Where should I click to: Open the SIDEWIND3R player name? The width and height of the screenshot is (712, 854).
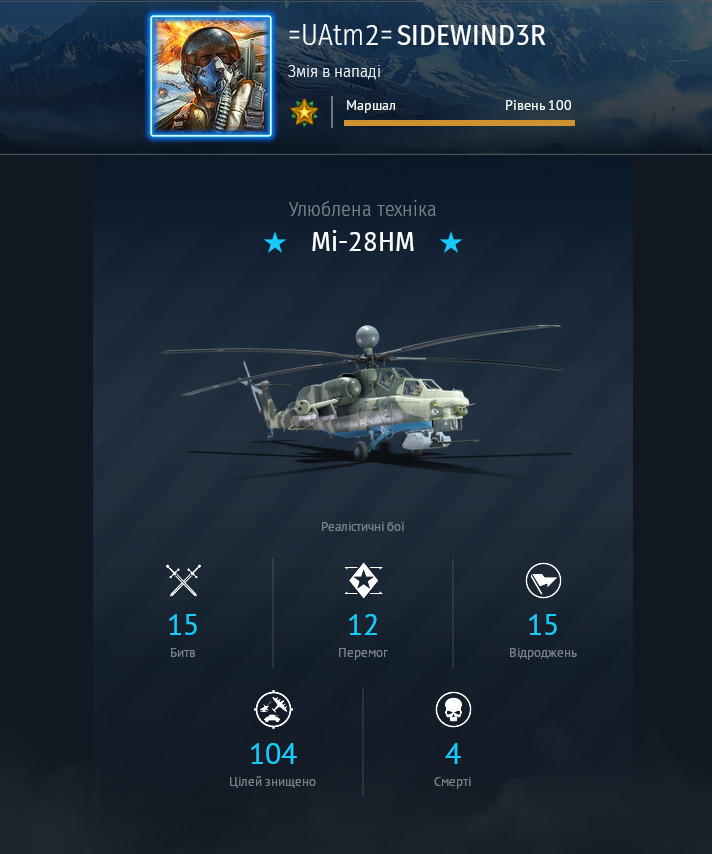point(471,35)
